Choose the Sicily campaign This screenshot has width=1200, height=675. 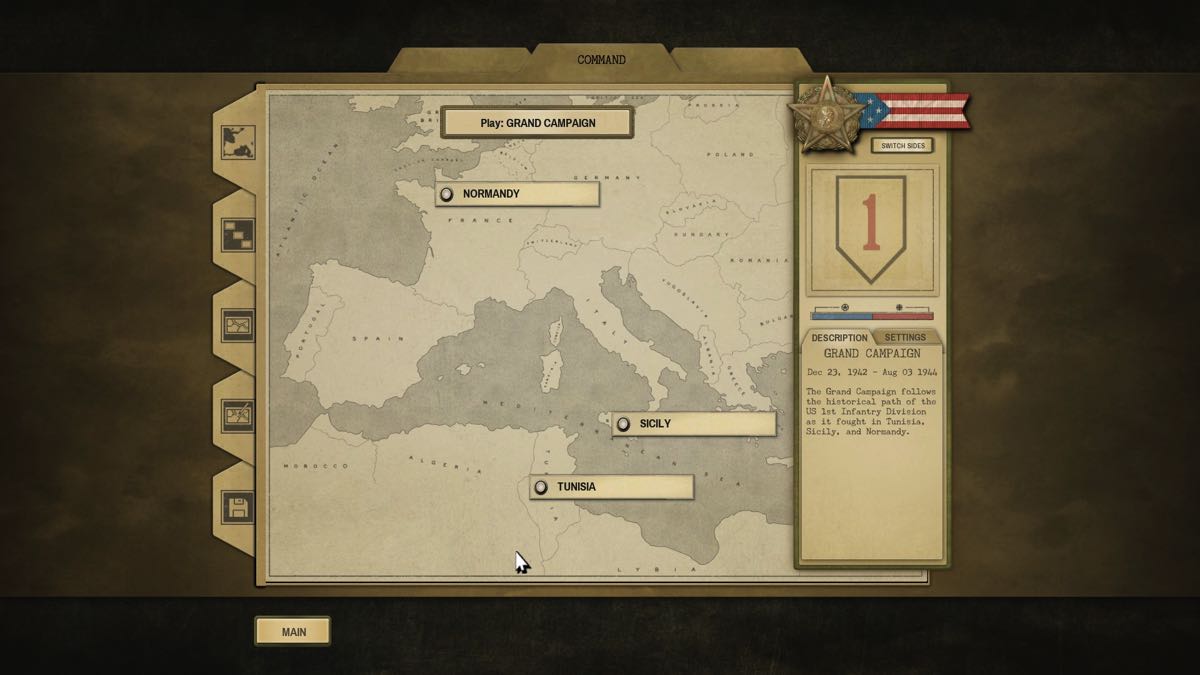tap(693, 424)
